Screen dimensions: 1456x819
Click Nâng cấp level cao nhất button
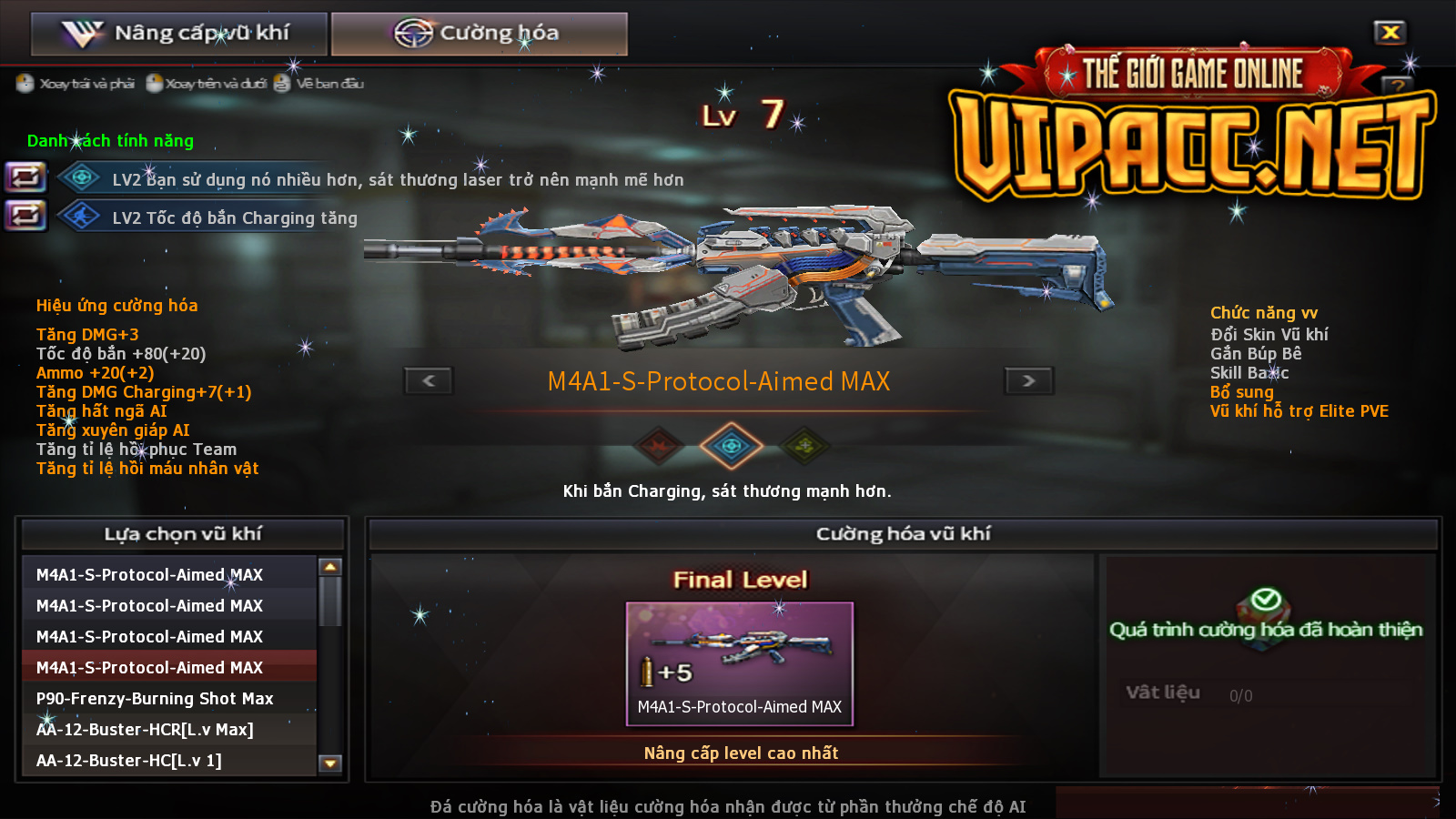[x=741, y=753]
